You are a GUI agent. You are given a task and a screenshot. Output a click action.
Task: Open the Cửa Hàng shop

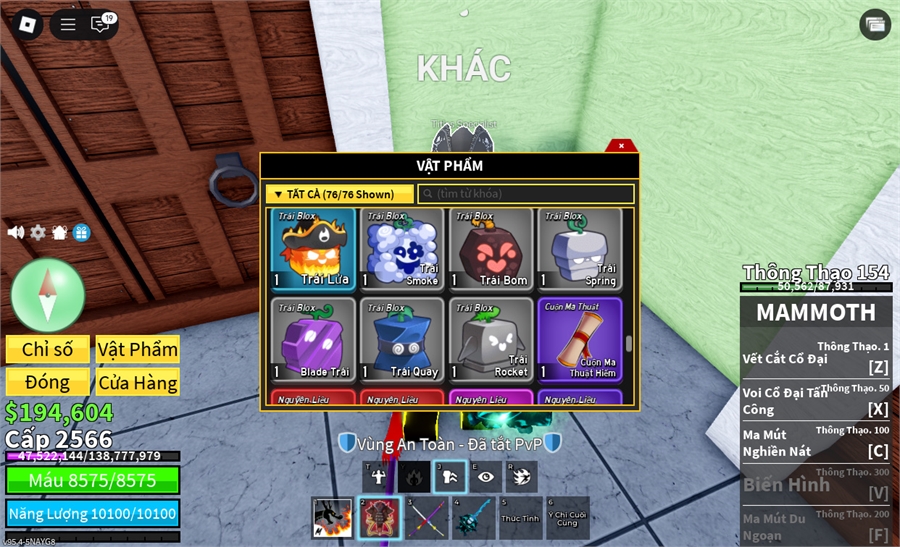click(138, 382)
